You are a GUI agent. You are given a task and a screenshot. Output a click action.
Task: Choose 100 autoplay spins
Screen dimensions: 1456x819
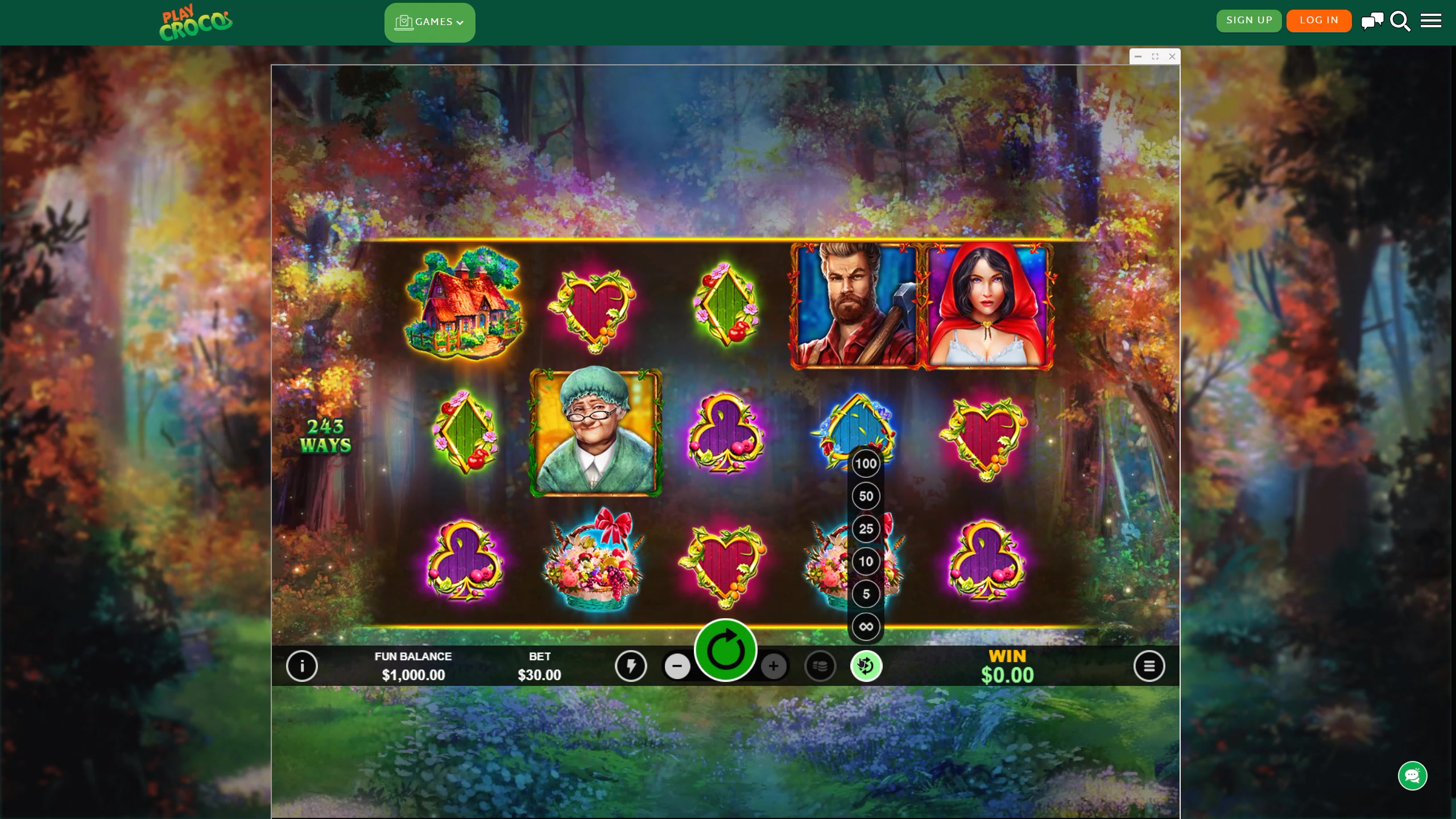tap(866, 464)
